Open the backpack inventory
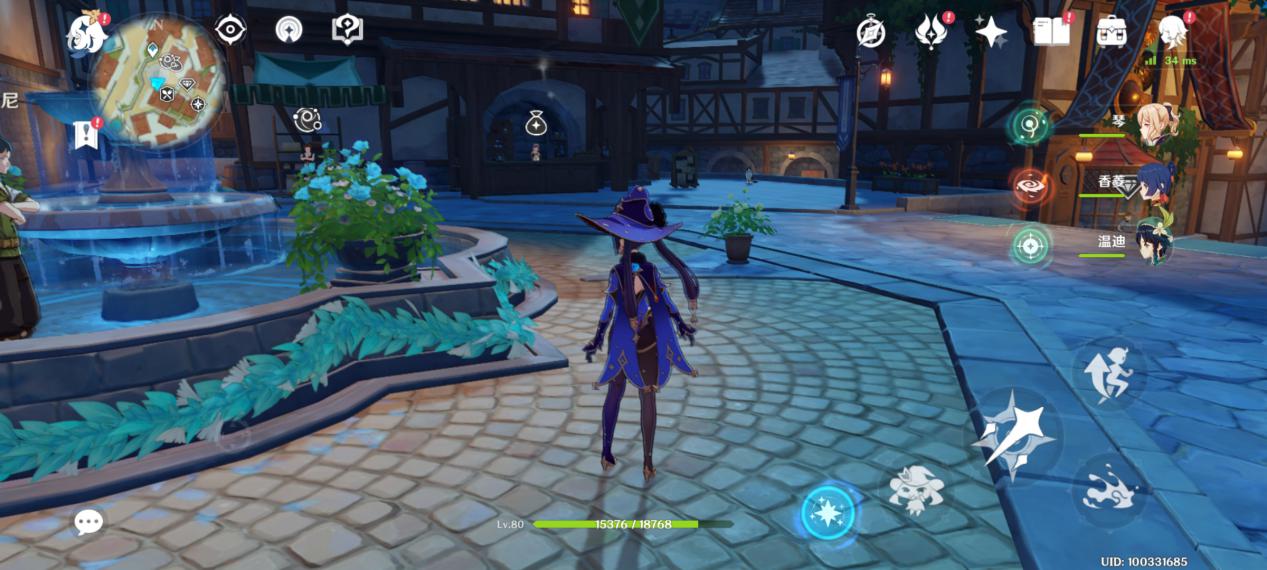Viewport: 1267px width, 570px height. tap(1111, 32)
